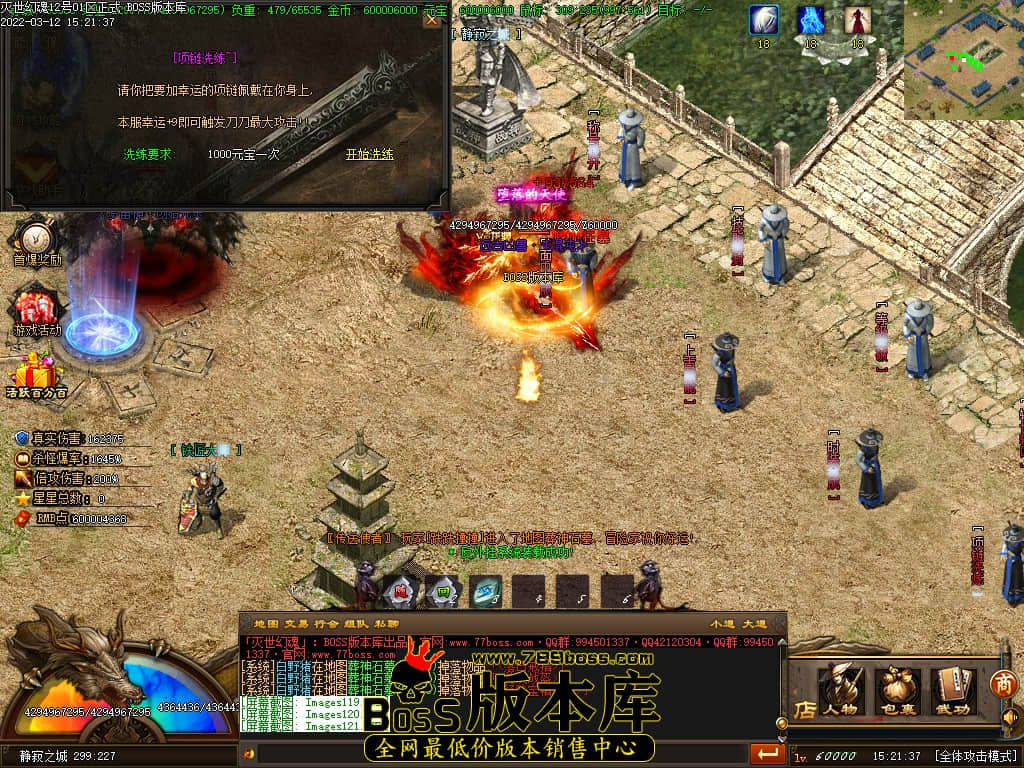
Task: Select the 行会 guild menu entry
Action: (x=327, y=623)
